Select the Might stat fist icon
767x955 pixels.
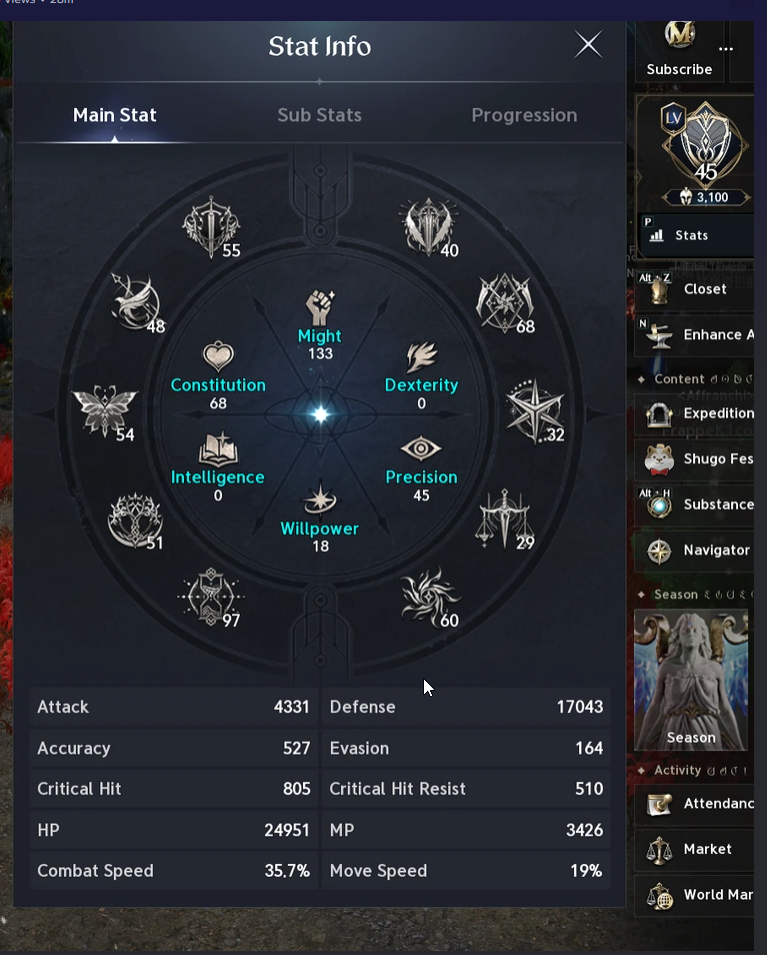320,307
